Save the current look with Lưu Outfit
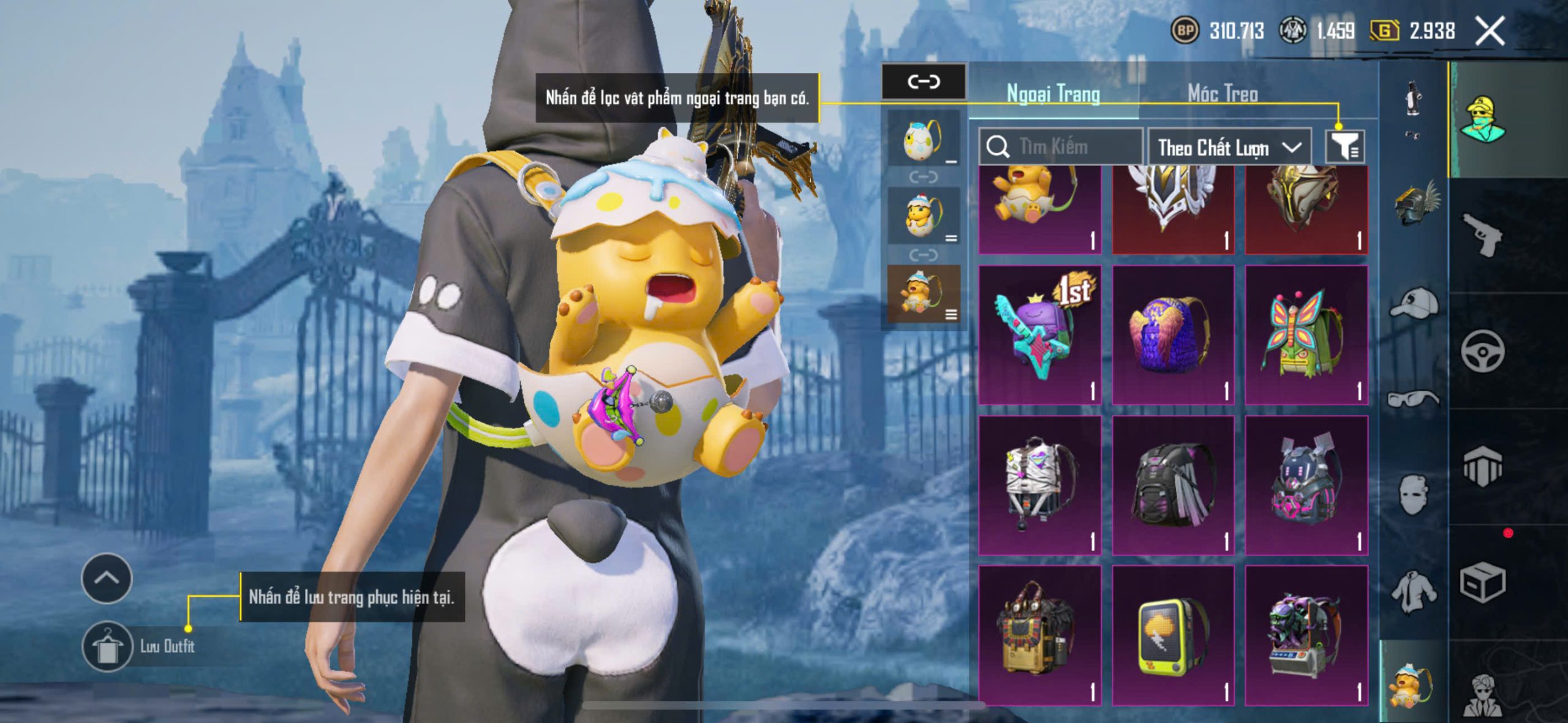 tap(108, 646)
